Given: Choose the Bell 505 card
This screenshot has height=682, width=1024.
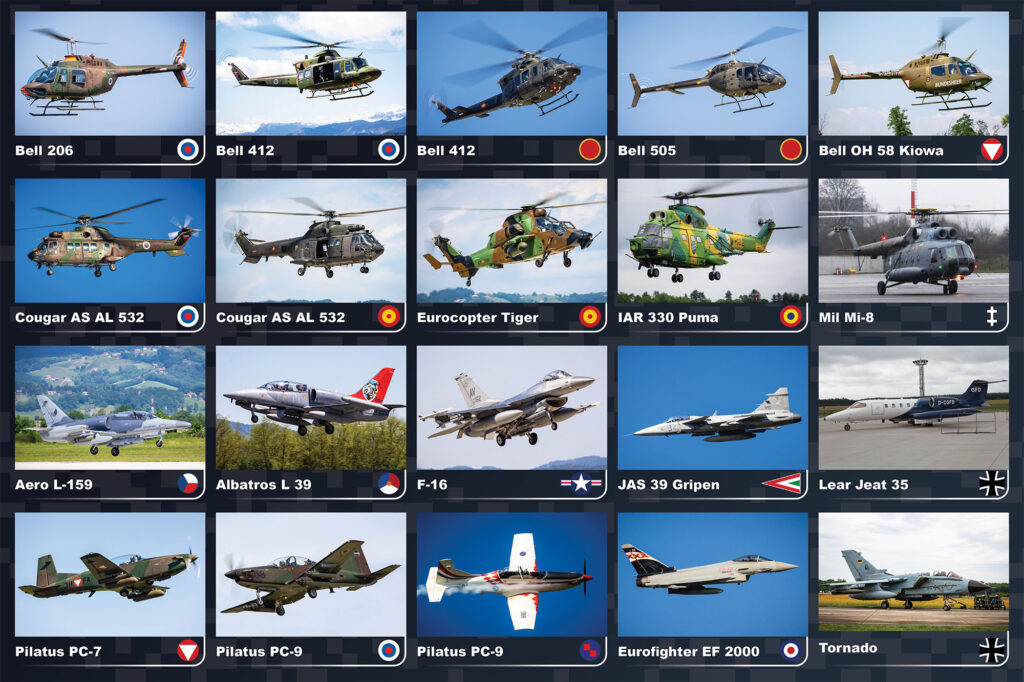Looking at the screenshot, I should 712,87.
